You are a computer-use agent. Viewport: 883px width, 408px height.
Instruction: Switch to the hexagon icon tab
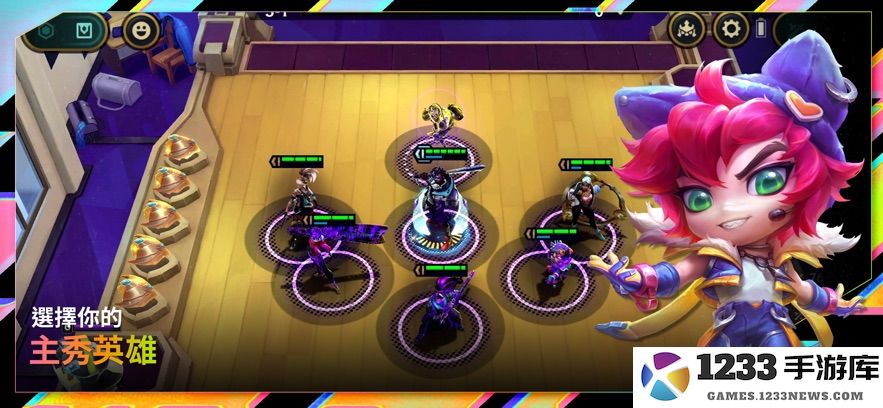pyautogui.click(x=45, y=31)
